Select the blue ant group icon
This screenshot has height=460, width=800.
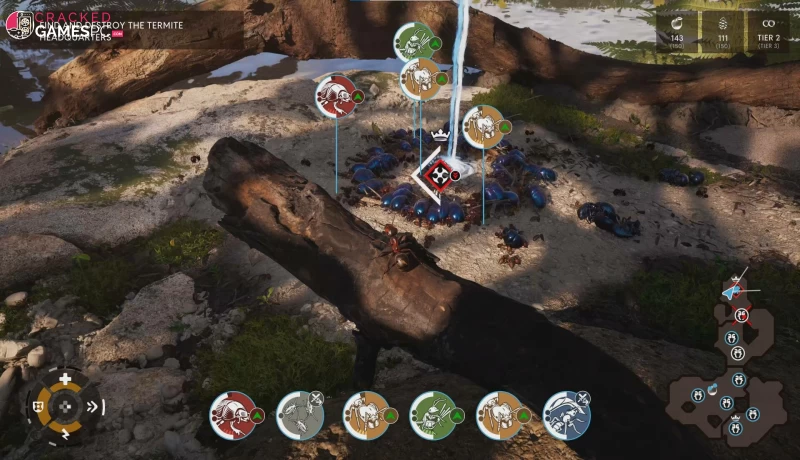565,414
